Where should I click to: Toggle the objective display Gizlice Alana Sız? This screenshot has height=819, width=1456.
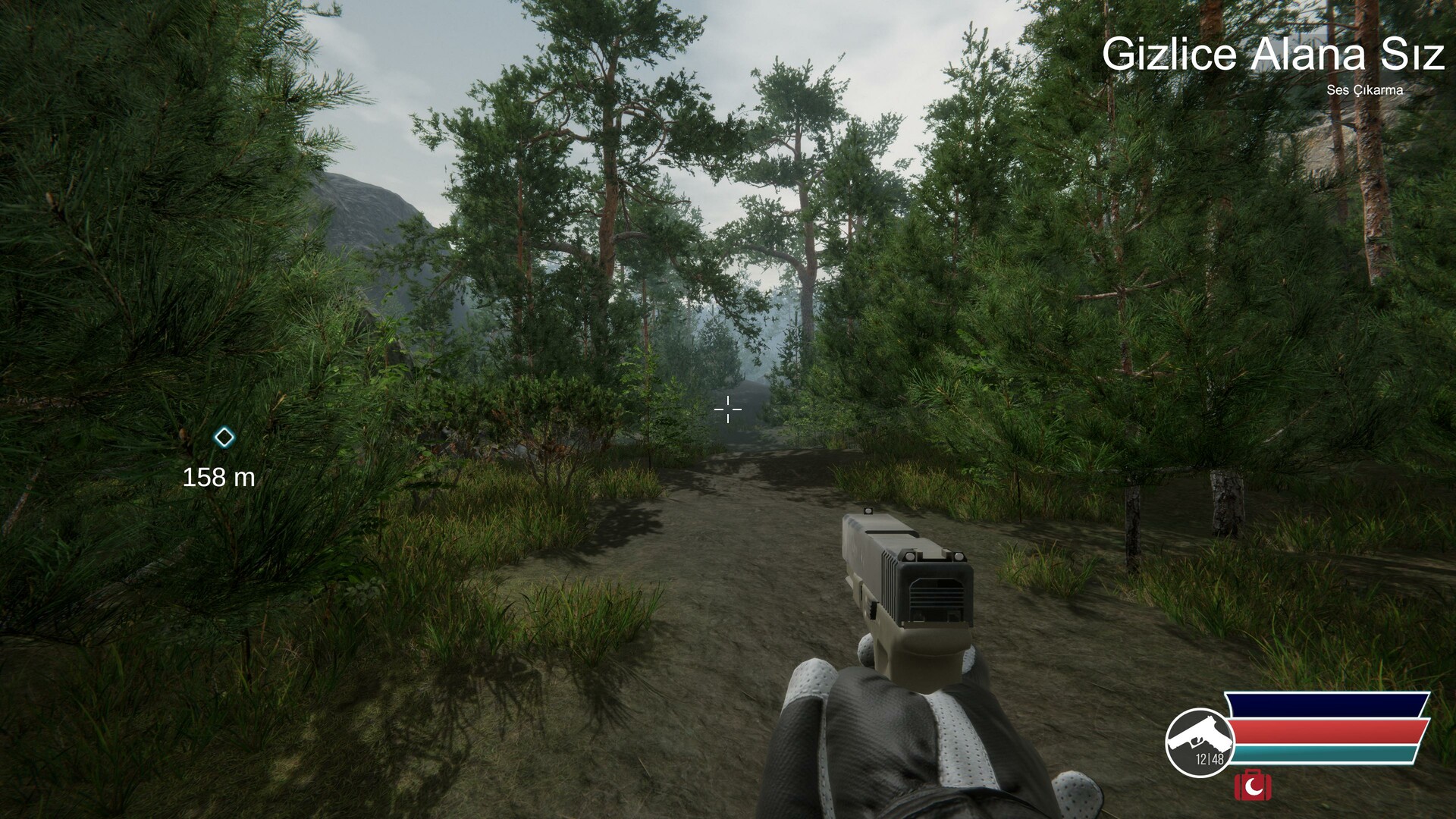1276,53
